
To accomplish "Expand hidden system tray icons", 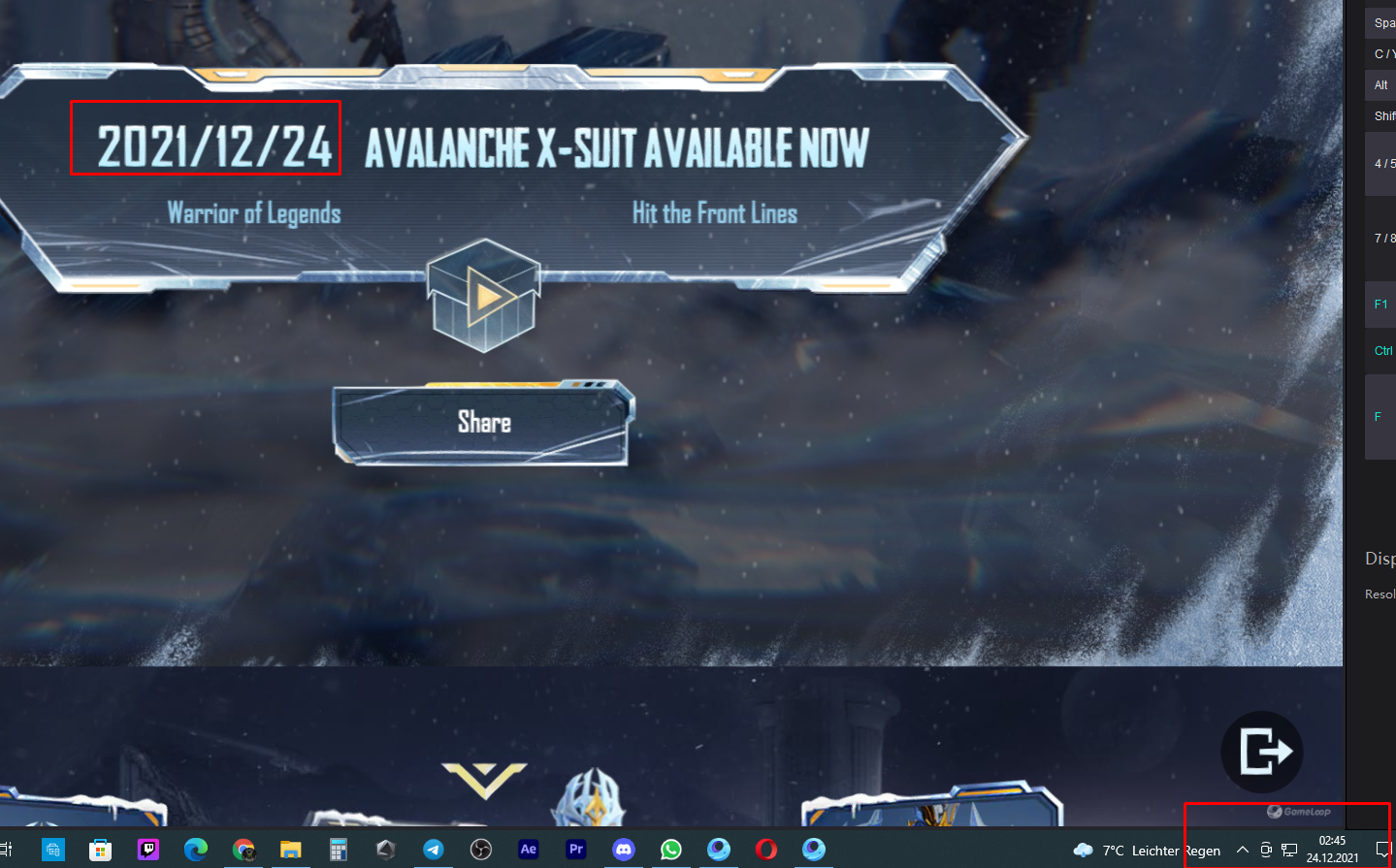I will (x=1243, y=850).
